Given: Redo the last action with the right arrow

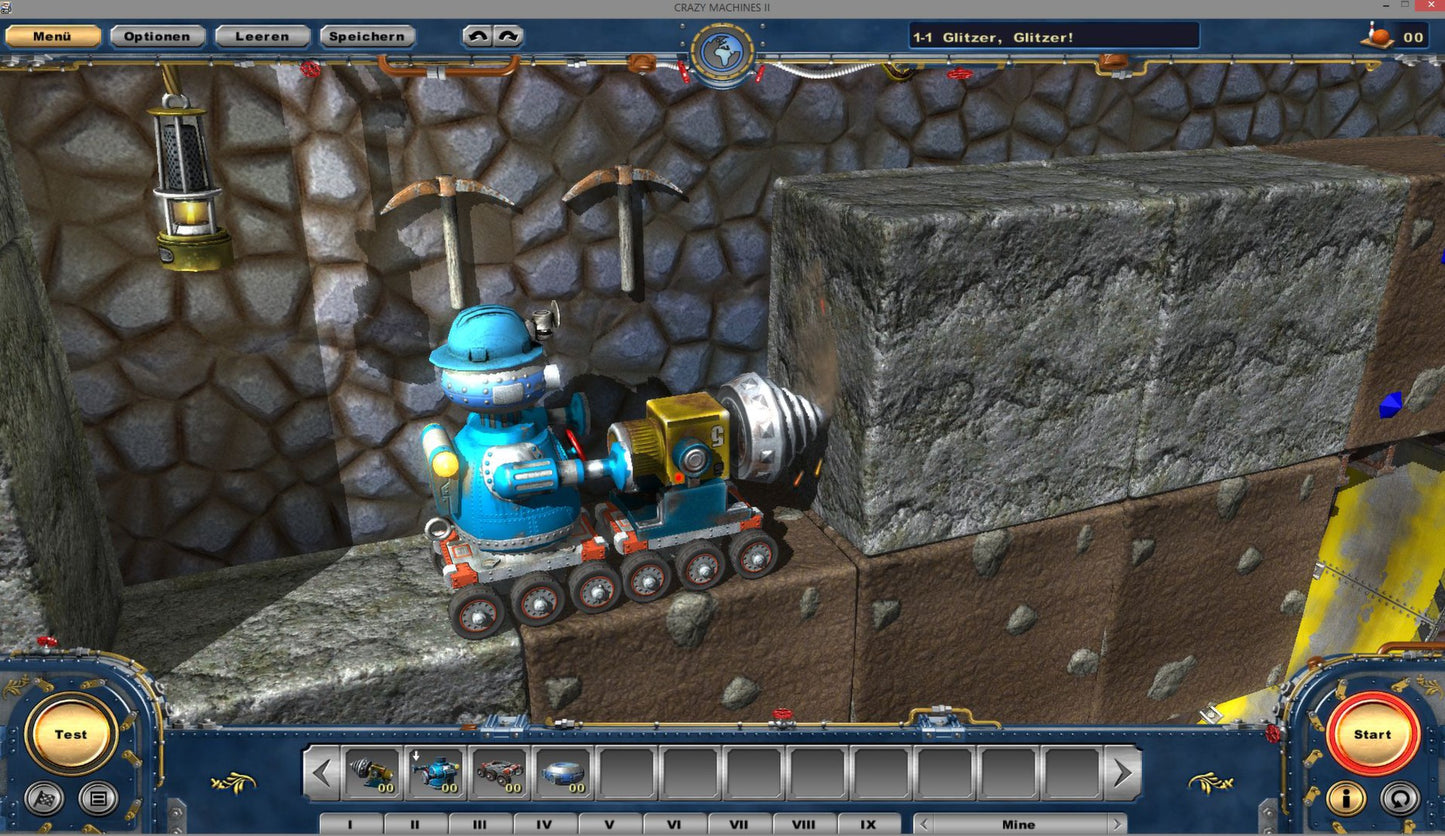Looking at the screenshot, I should pyautogui.click(x=507, y=35).
